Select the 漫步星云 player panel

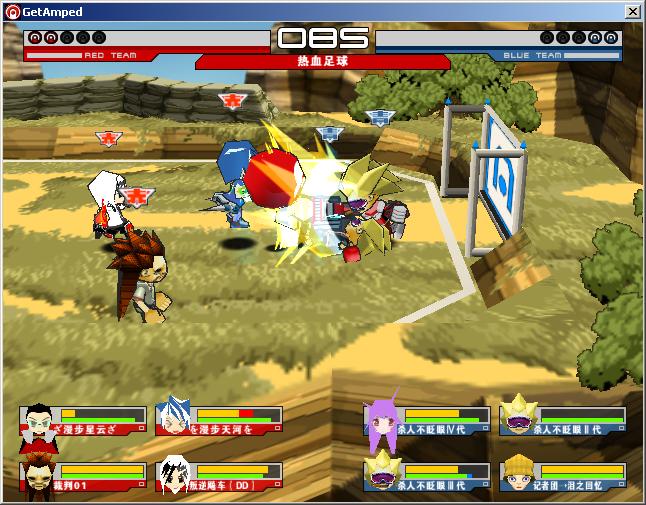click(82, 421)
